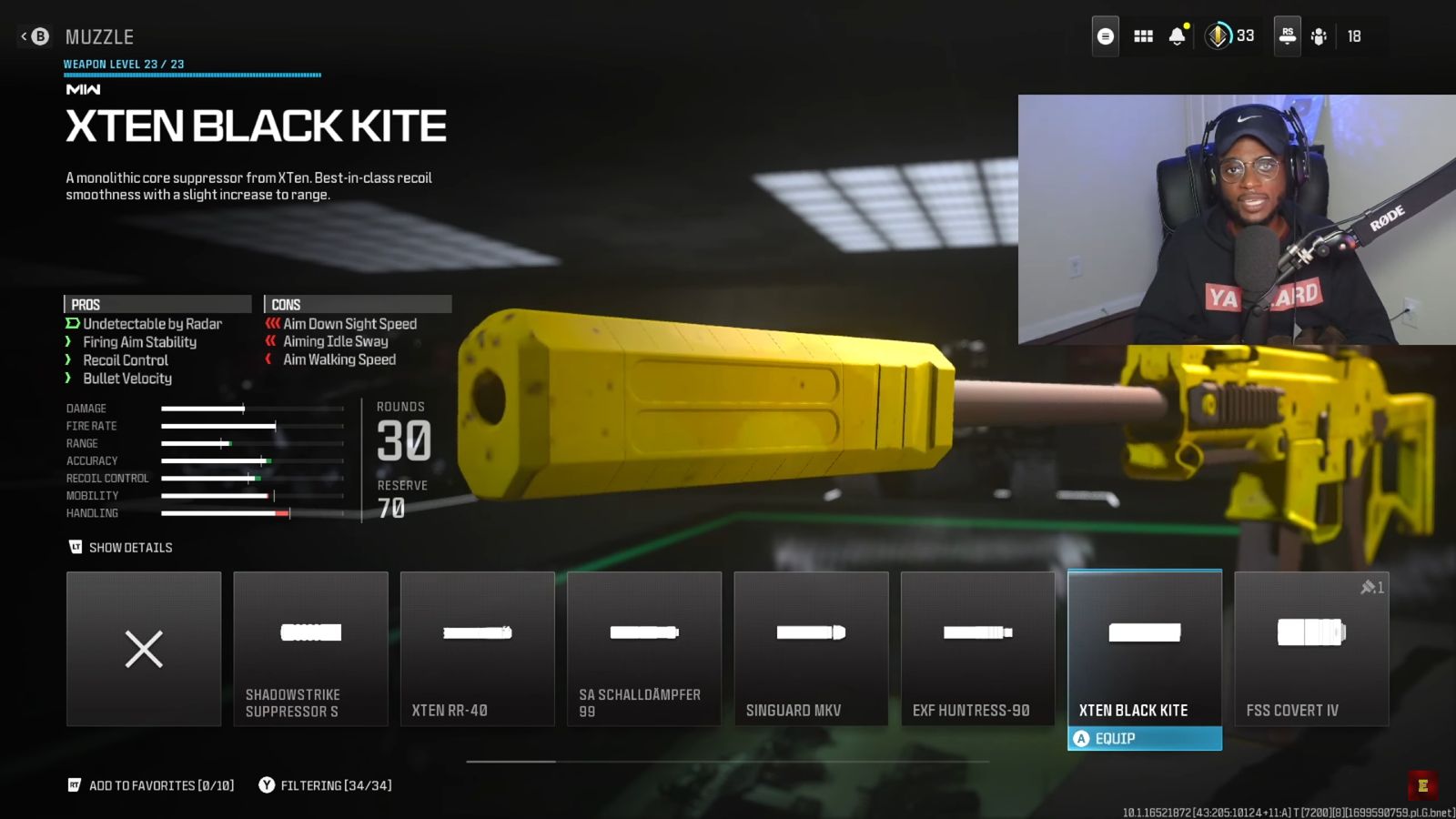Screen dimensions: 1456x819
Task: Click the MUZZLE breadcrumb header
Action: tap(98, 36)
